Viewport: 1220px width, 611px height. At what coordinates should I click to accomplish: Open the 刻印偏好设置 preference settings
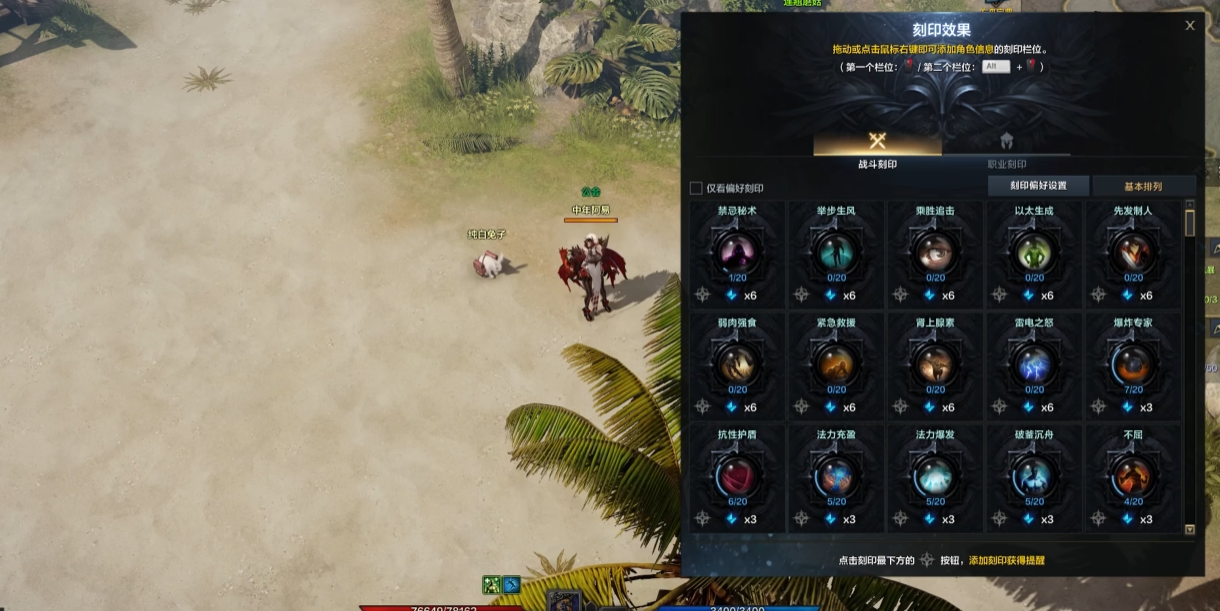click(x=1037, y=186)
